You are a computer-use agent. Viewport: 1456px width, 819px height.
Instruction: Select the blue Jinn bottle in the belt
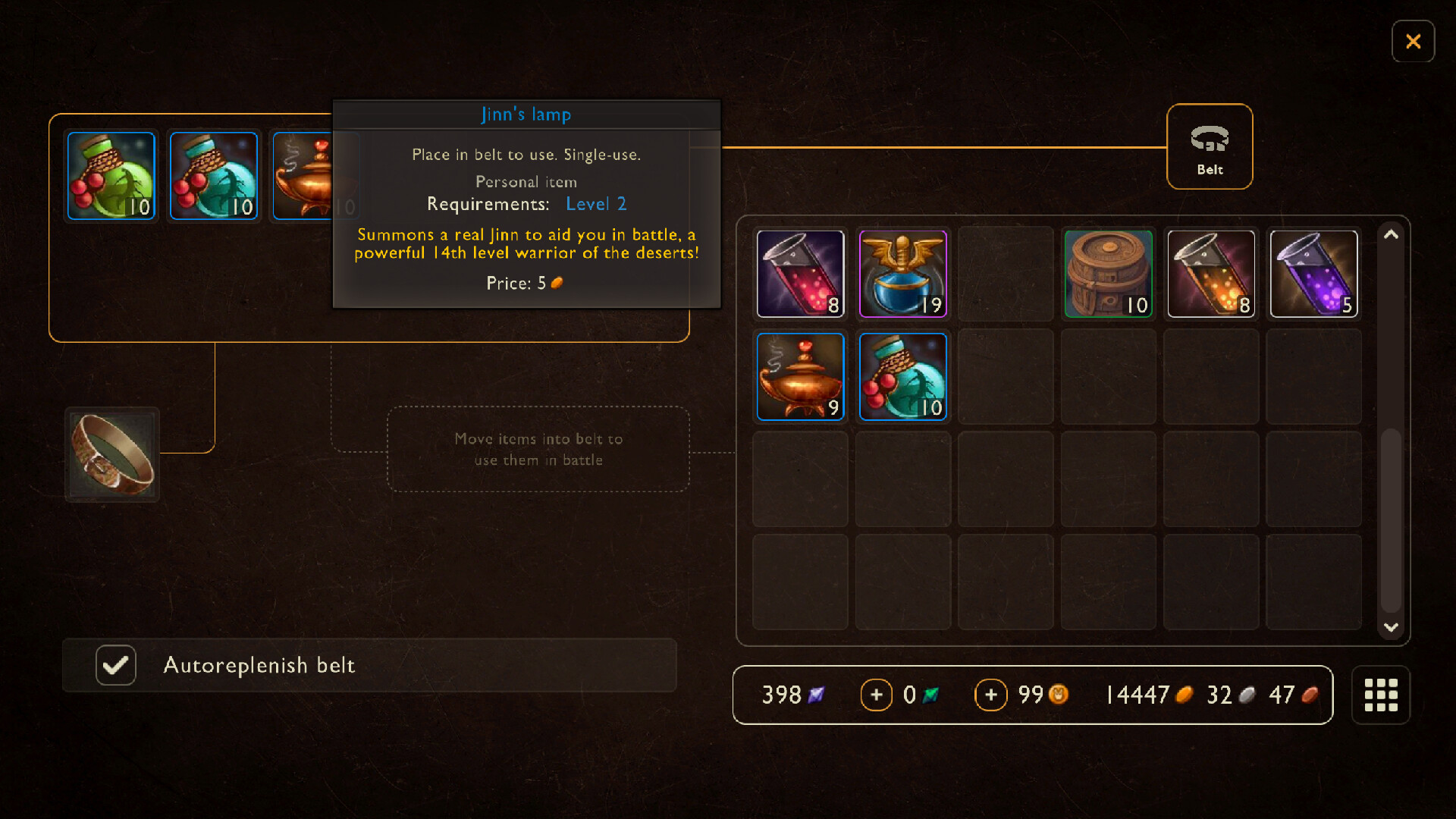pos(213,175)
